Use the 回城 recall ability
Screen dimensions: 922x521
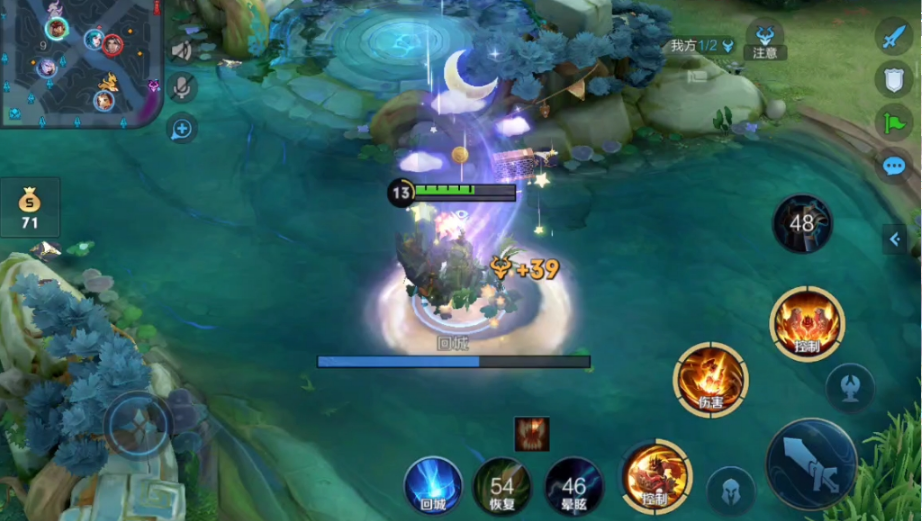433,486
